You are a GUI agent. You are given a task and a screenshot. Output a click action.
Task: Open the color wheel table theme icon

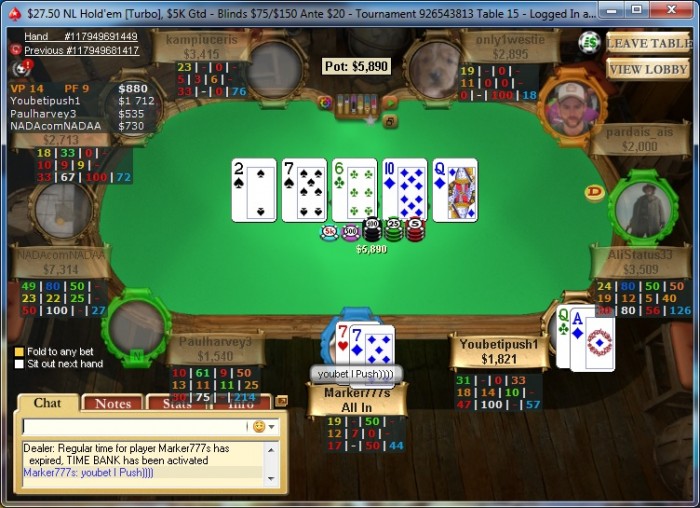click(x=325, y=102)
